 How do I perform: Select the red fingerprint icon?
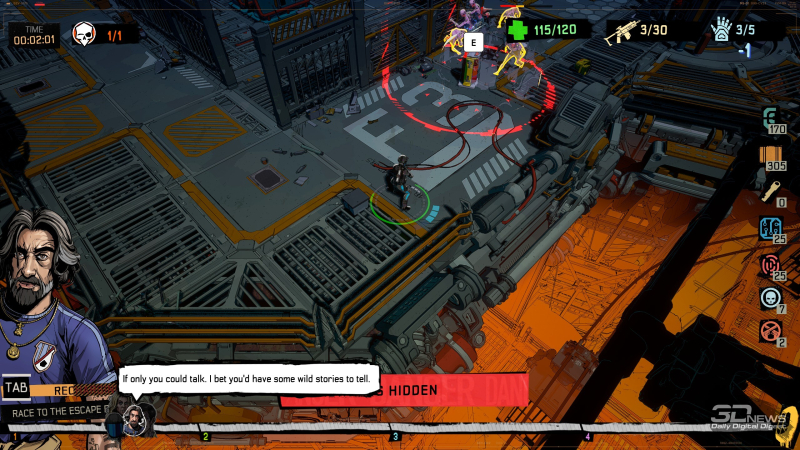click(770, 265)
